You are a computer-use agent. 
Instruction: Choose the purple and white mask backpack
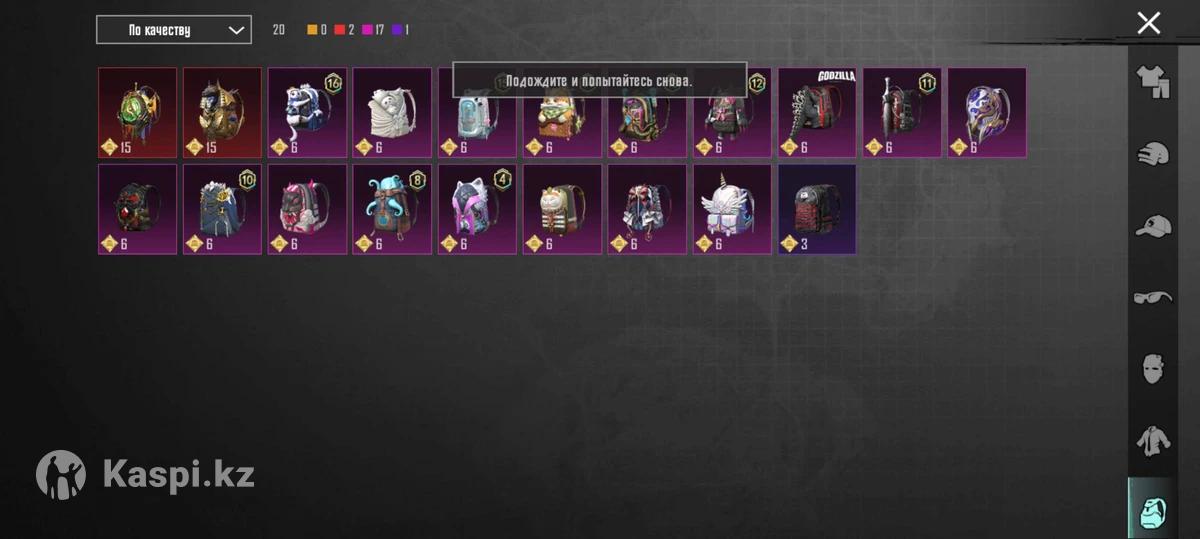[x=987, y=112]
